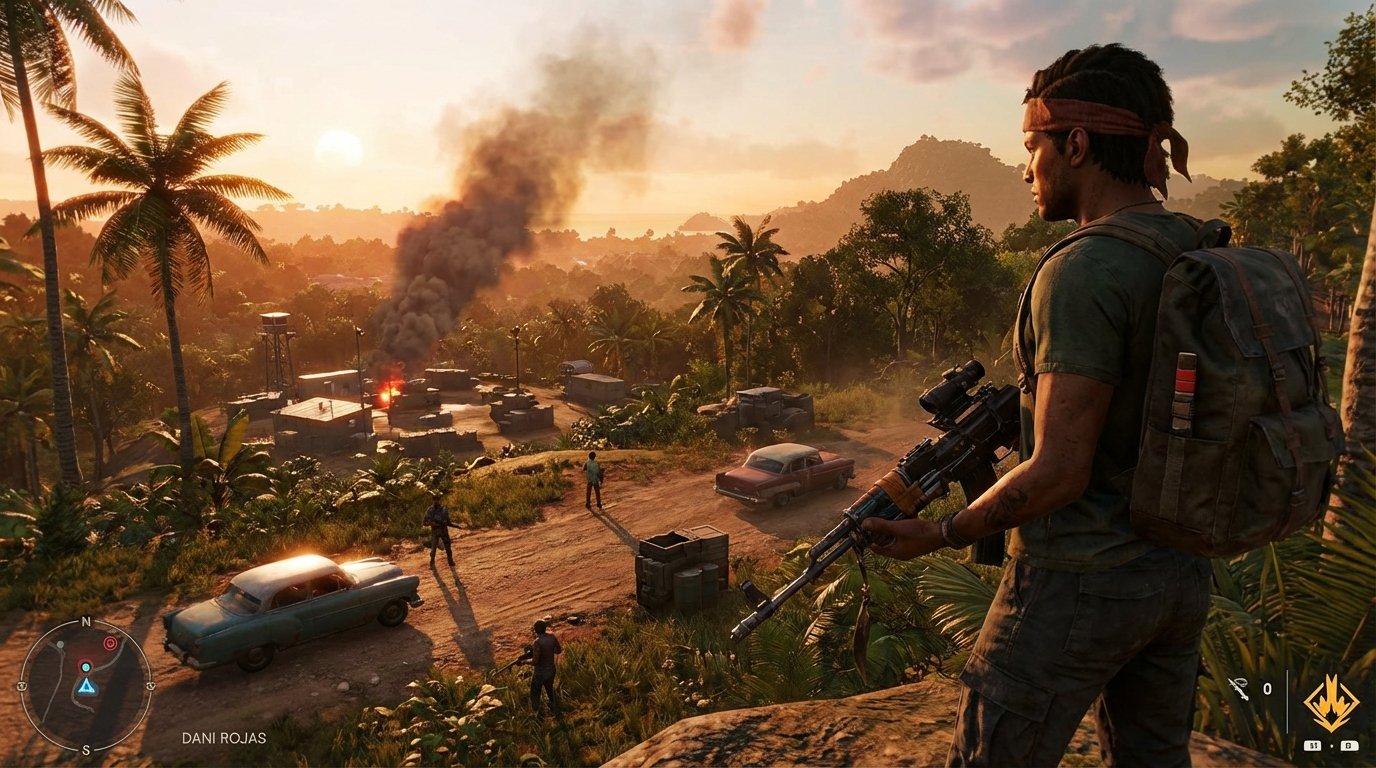This screenshot has width=1376, height=768.
Task: Click the South indicator on the compass ring
Action: click(86, 749)
